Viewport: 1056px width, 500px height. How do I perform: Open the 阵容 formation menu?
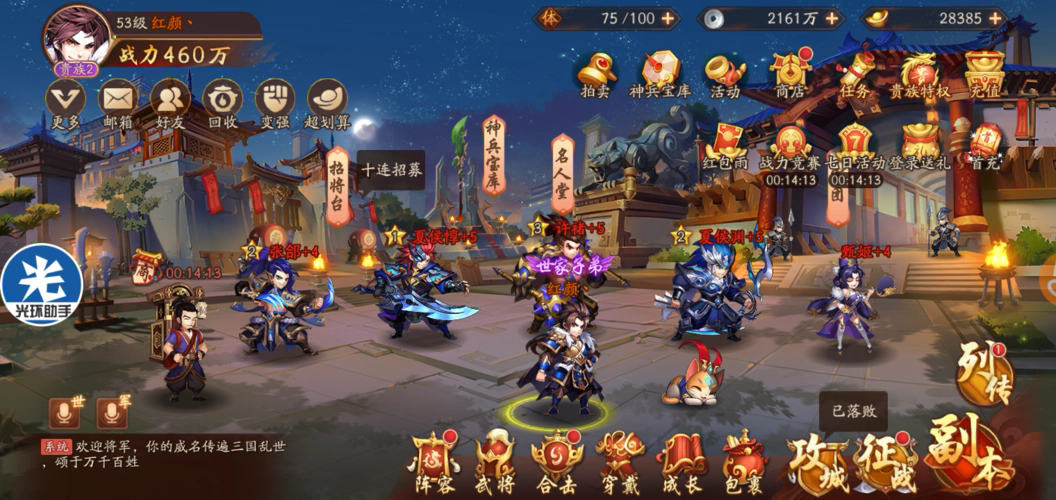coord(436,461)
